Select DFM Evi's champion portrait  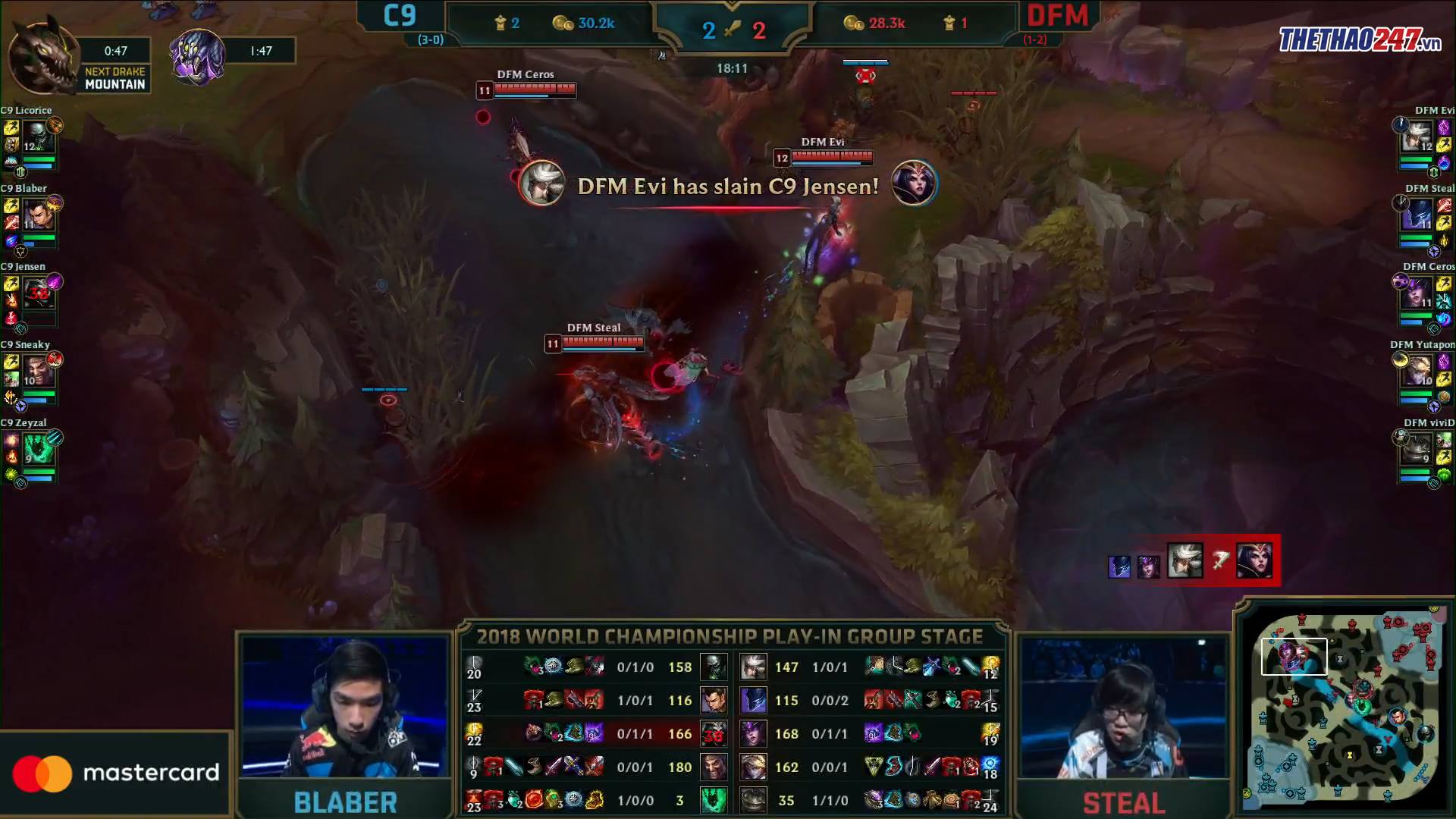pyautogui.click(x=1416, y=137)
